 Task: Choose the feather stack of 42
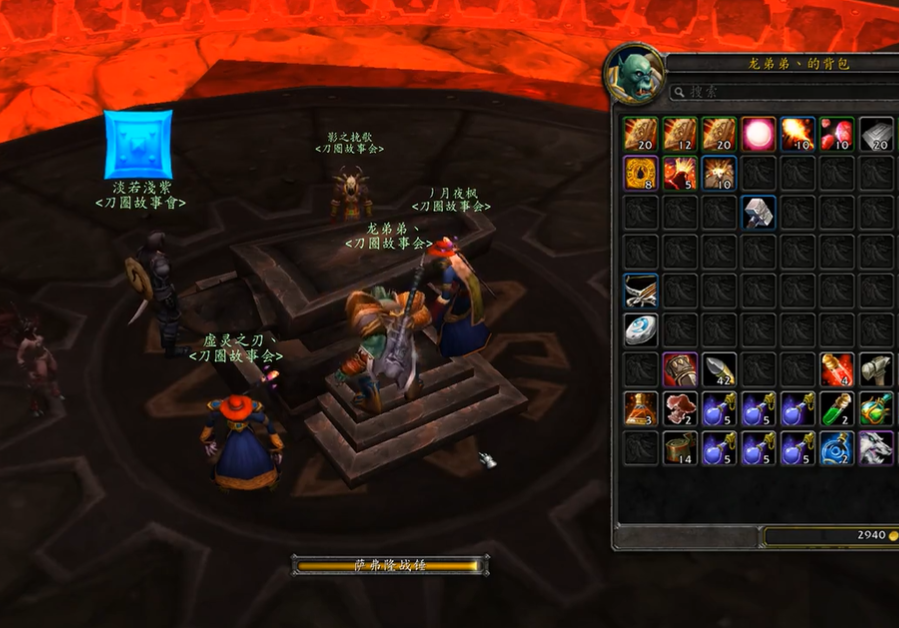pyautogui.click(x=720, y=369)
